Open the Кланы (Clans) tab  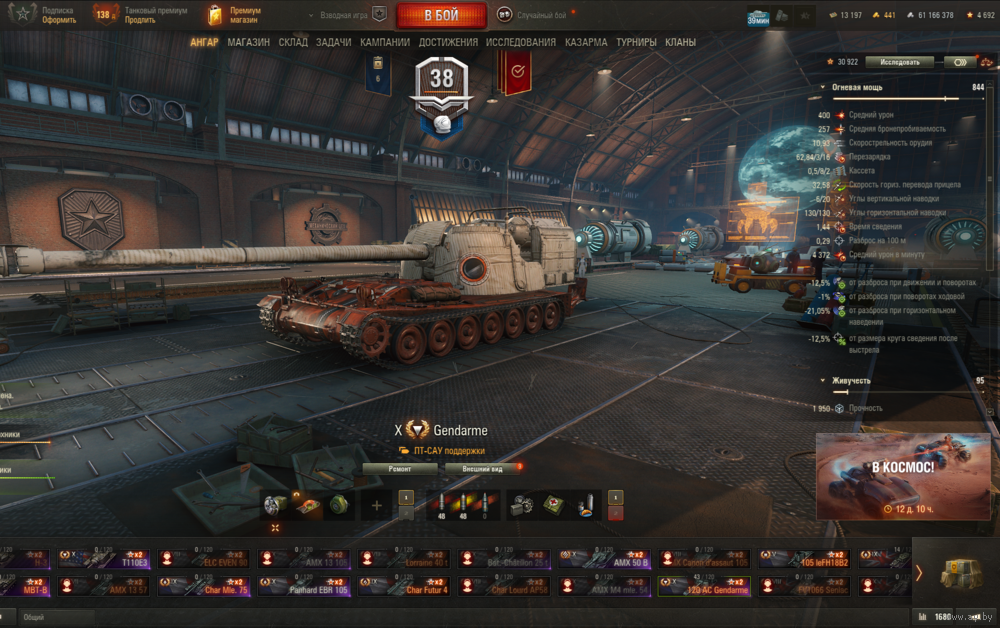680,43
